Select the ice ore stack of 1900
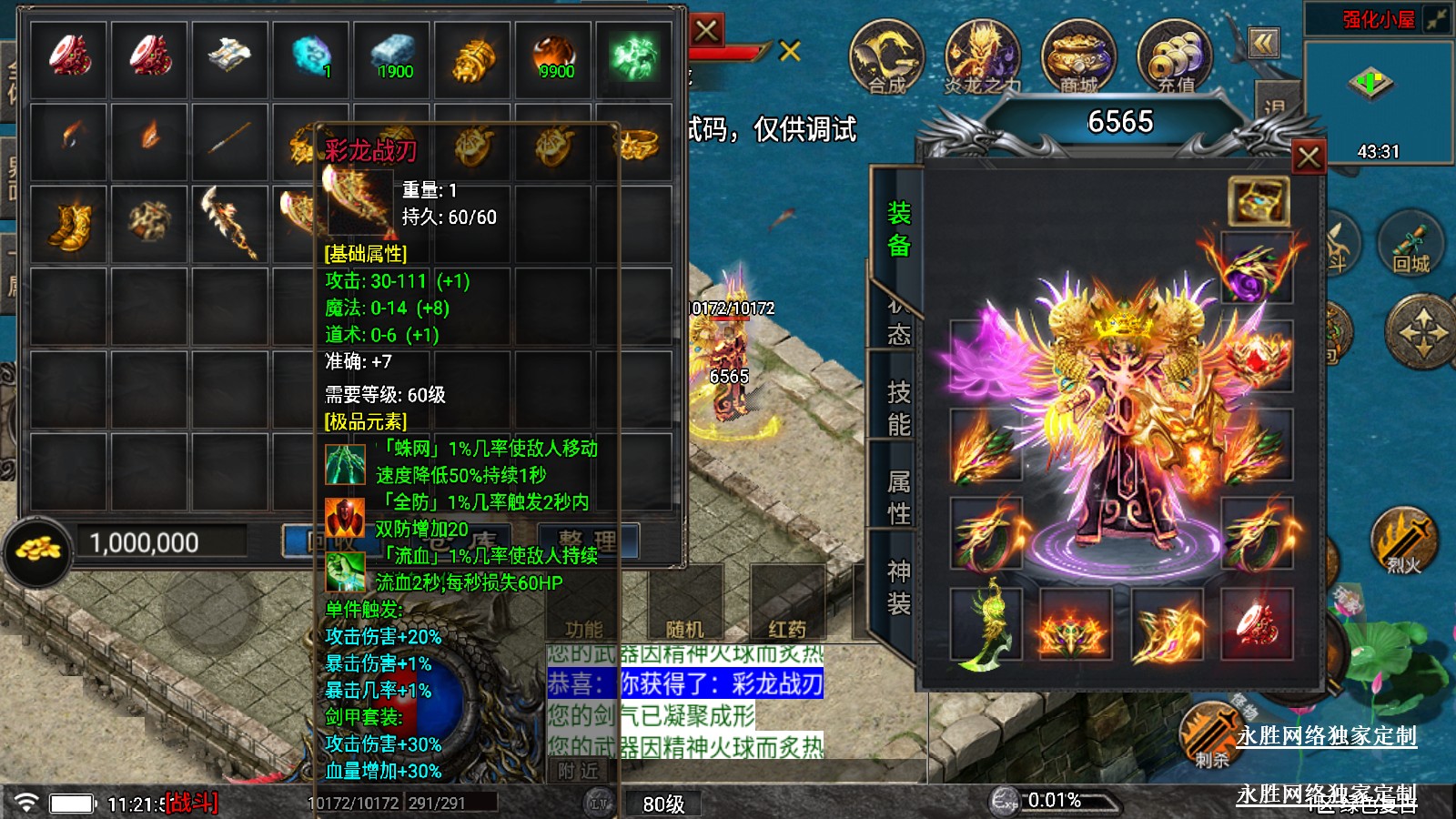1456x819 pixels. 393,57
